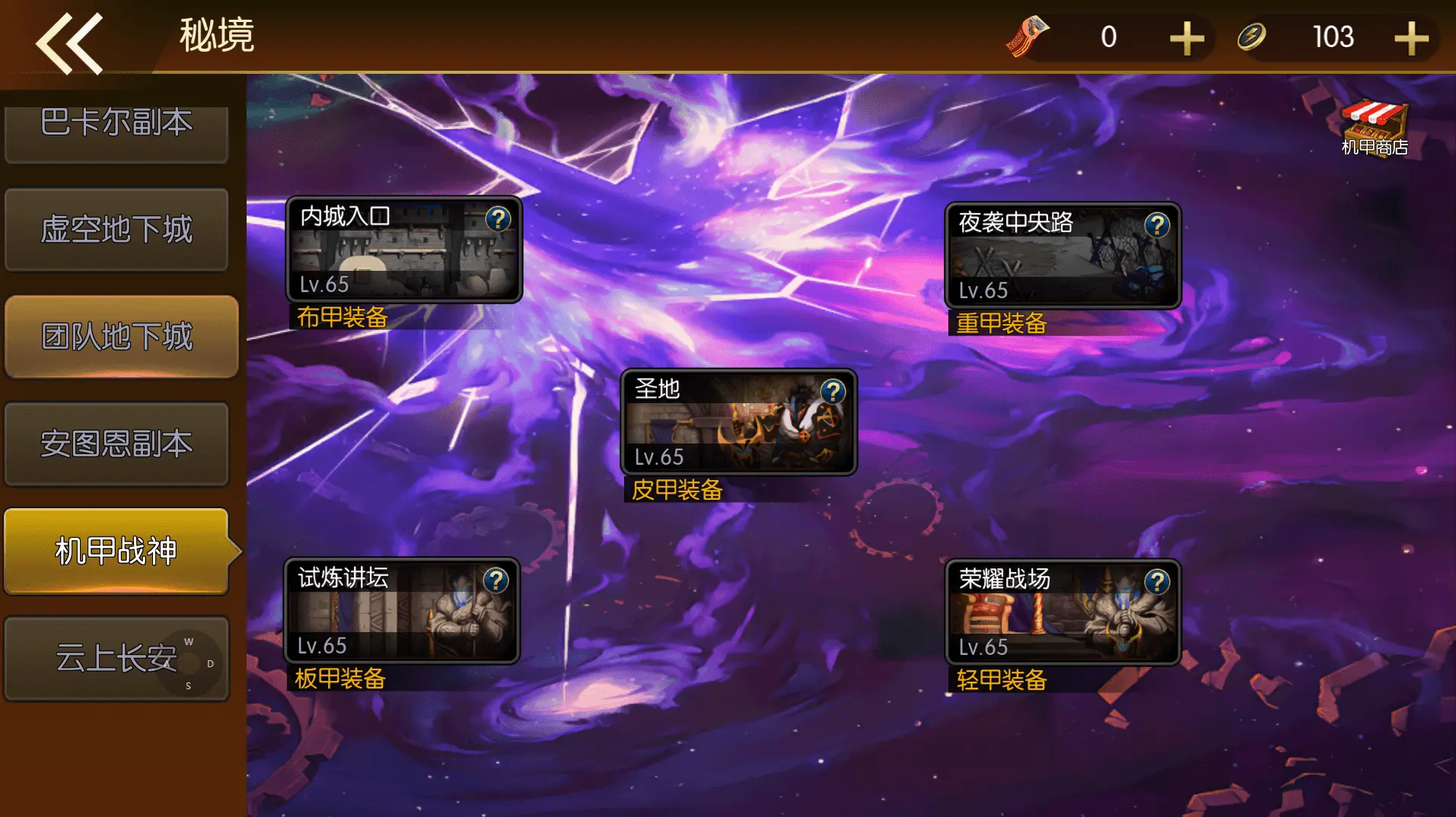Open the help icon on 试炼讲坛 card
The height and width of the screenshot is (817, 1456).
[x=495, y=582]
